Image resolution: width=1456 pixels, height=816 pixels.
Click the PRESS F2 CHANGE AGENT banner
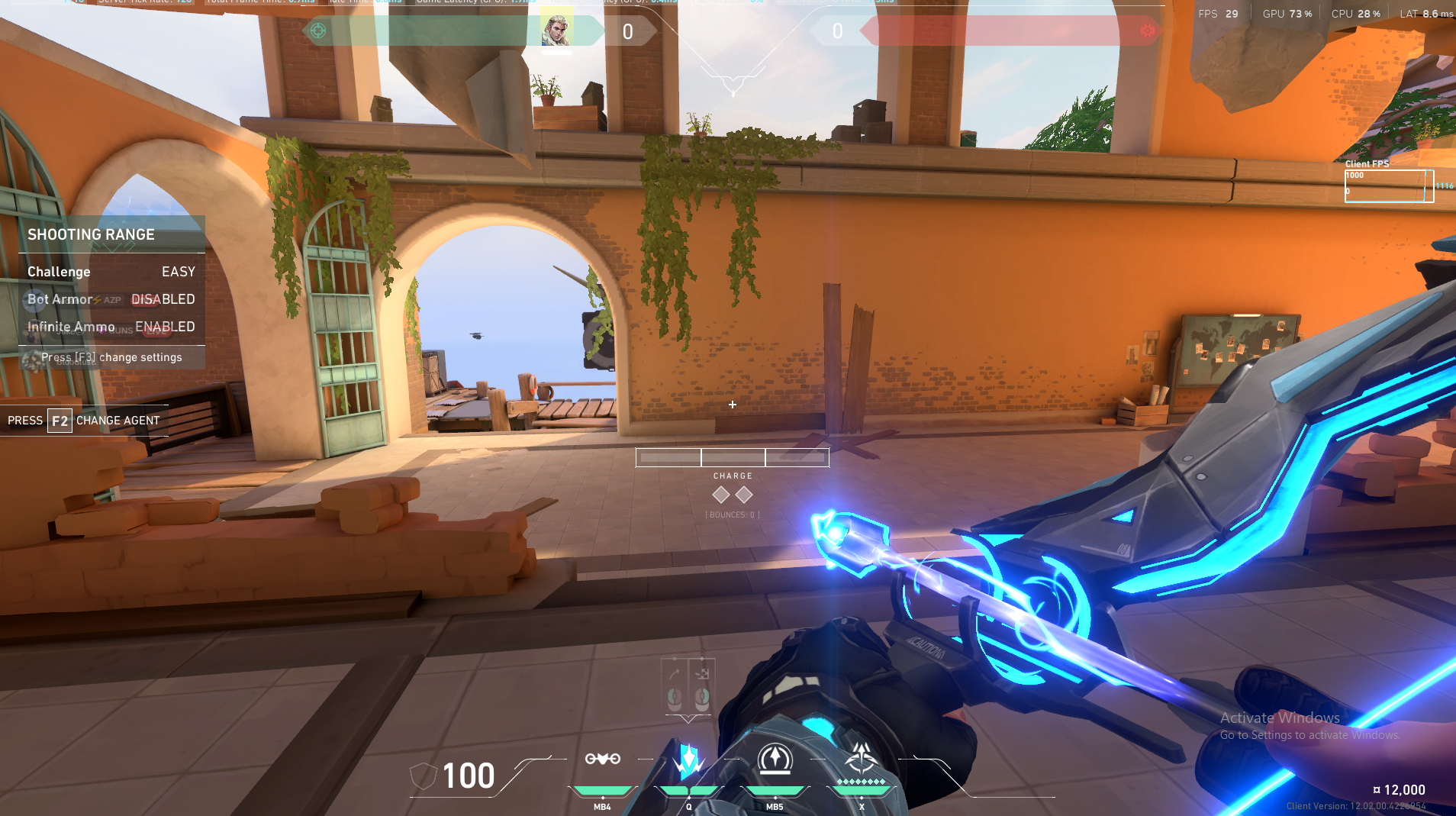[x=84, y=420]
